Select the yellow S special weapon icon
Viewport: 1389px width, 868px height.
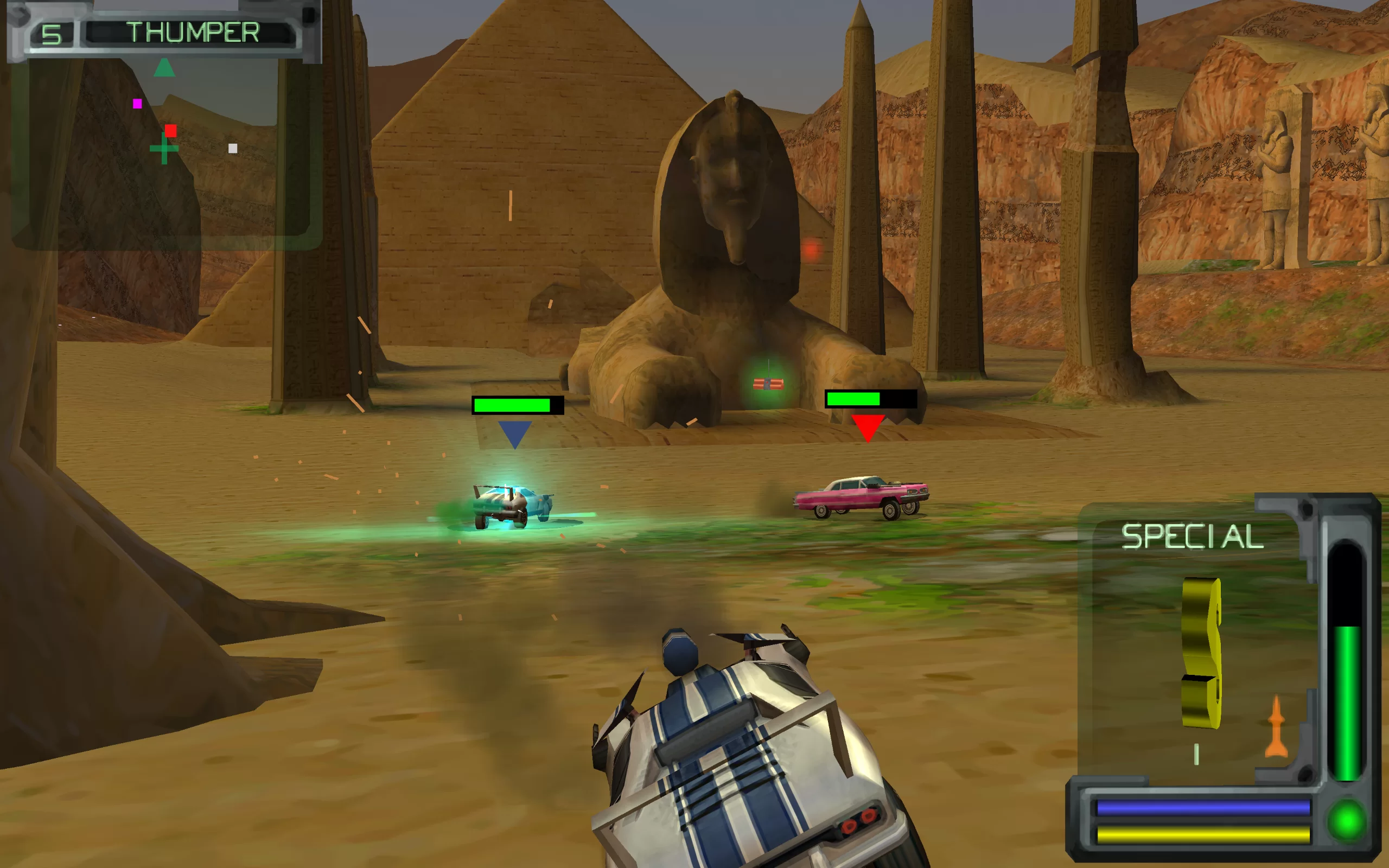1201,653
